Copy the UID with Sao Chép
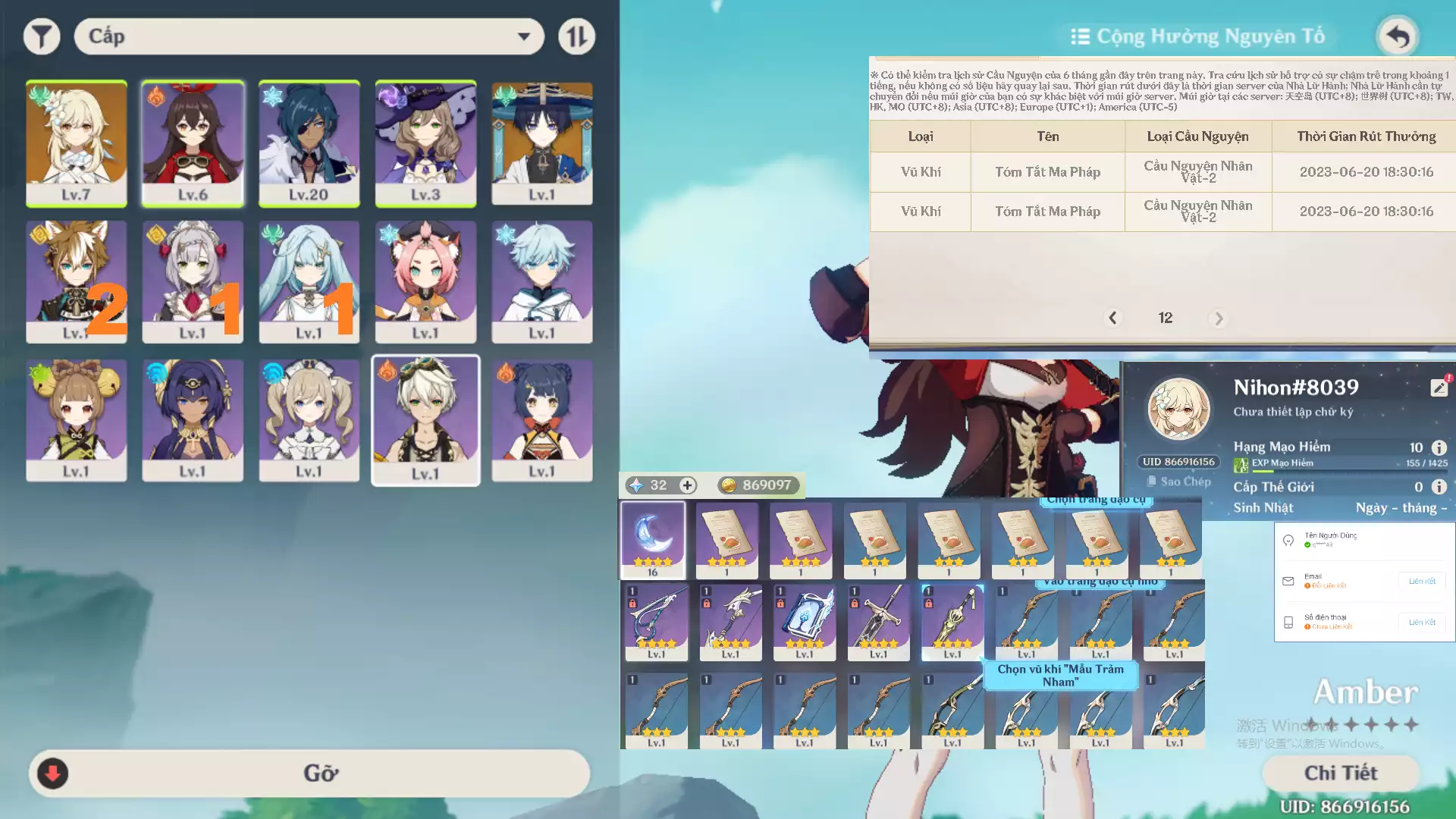The height and width of the screenshot is (819, 1456). 1179,482
